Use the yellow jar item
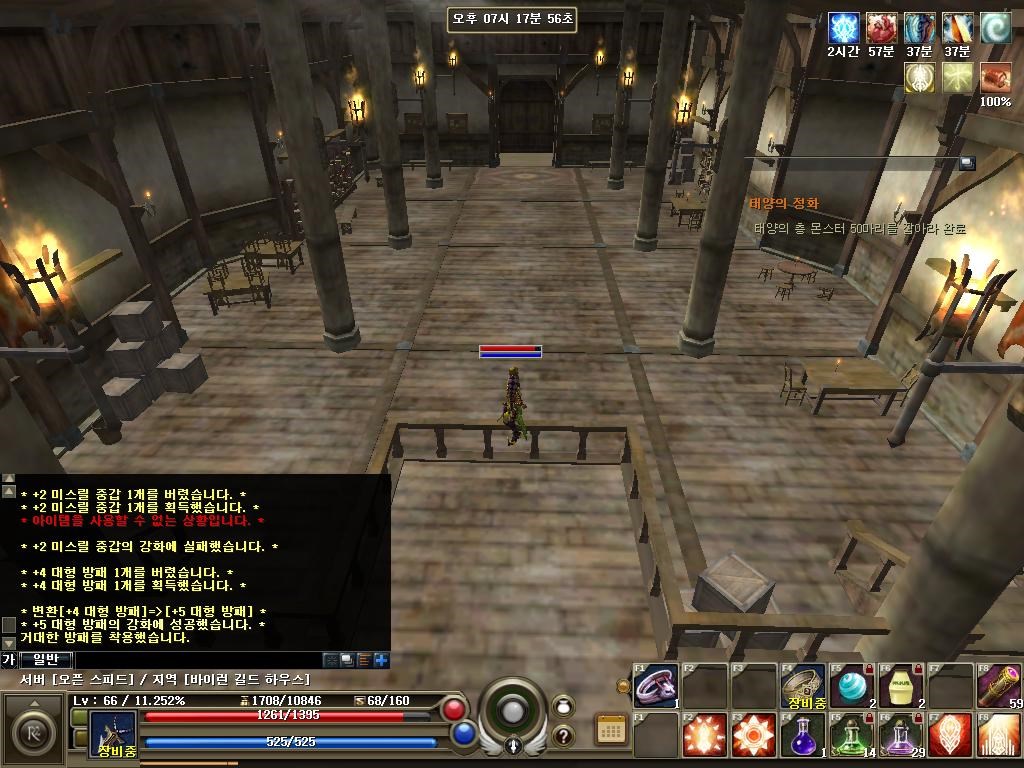The image size is (1024, 768). pos(901,686)
